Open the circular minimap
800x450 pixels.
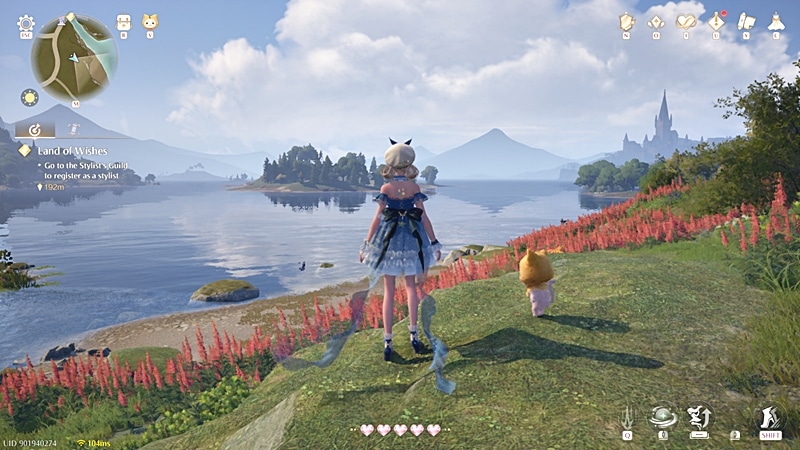[x=75, y=56]
